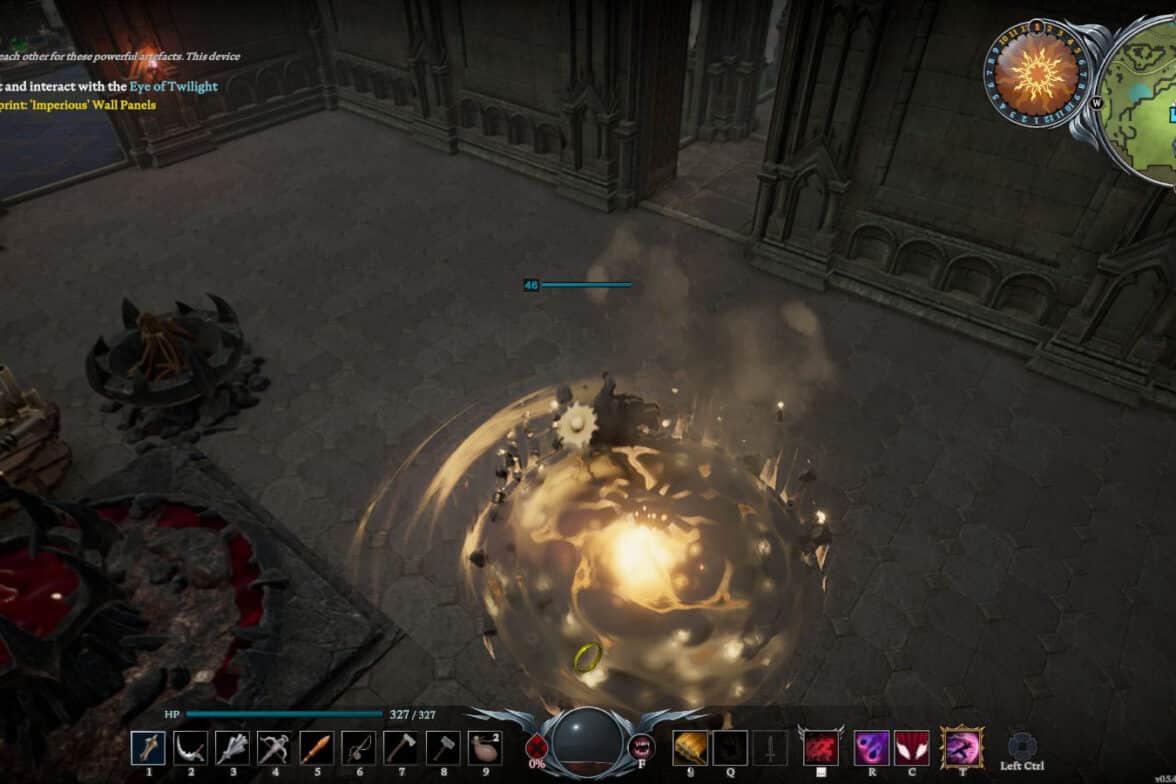
Task: Activate the gold-framed ultimate ability
Action: click(x=963, y=747)
